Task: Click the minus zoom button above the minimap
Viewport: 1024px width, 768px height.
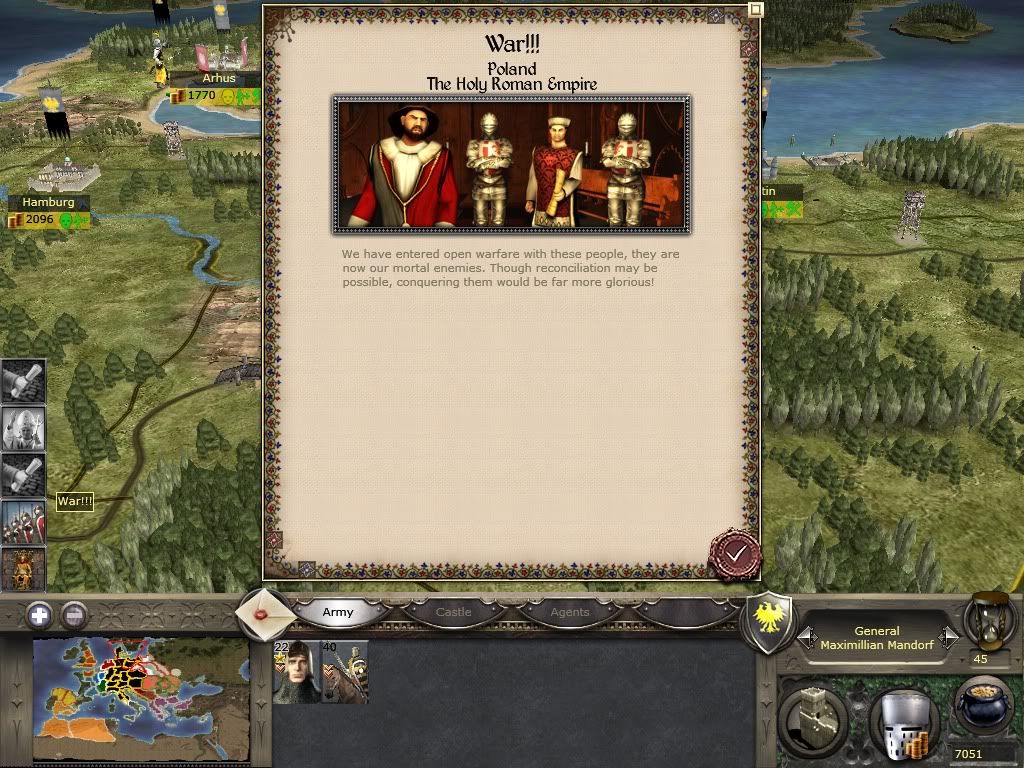Action: [x=74, y=615]
